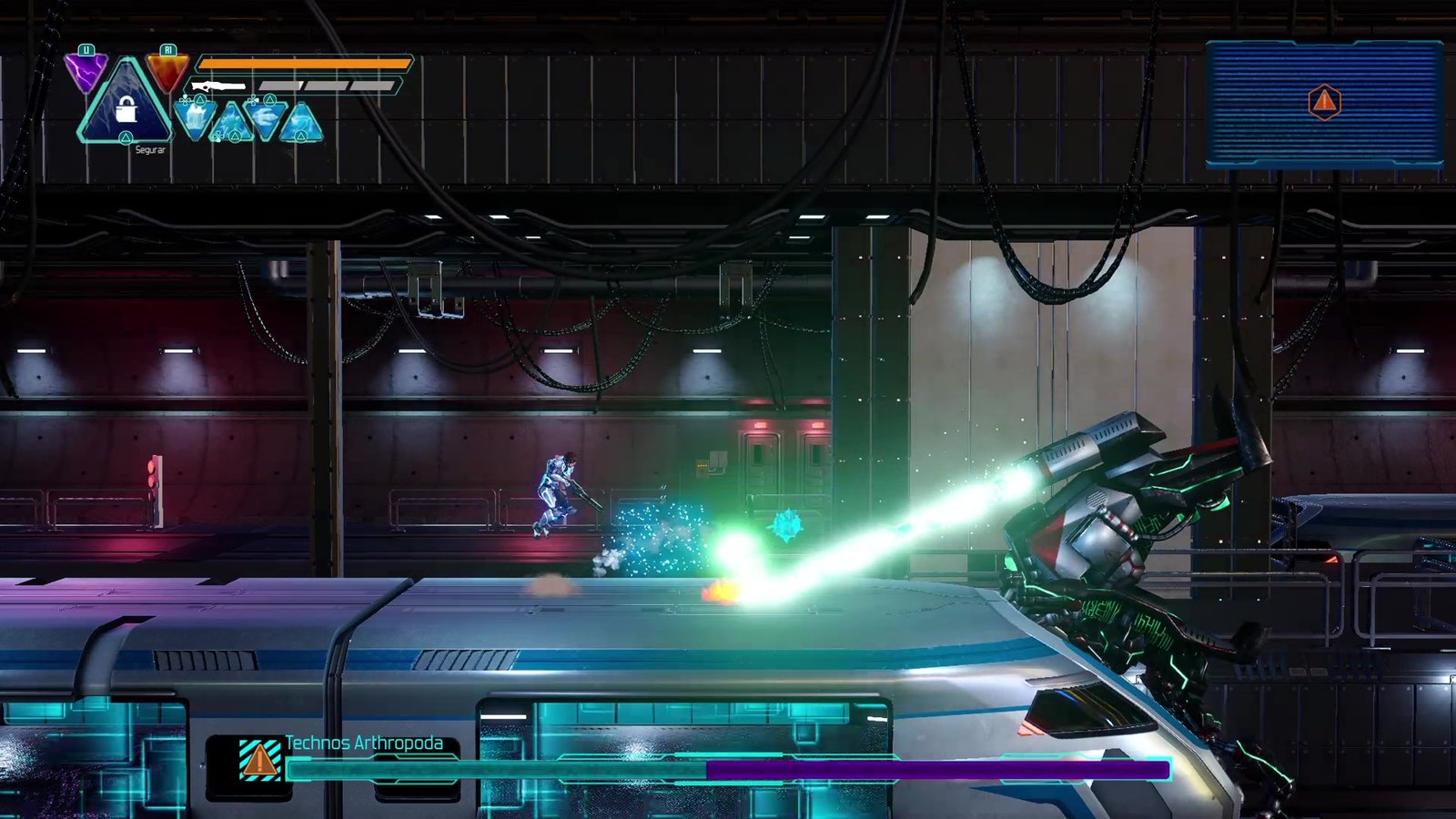This screenshot has height=819, width=1456.
Task: Select the purple lightning element triangle
Action: 86,72
